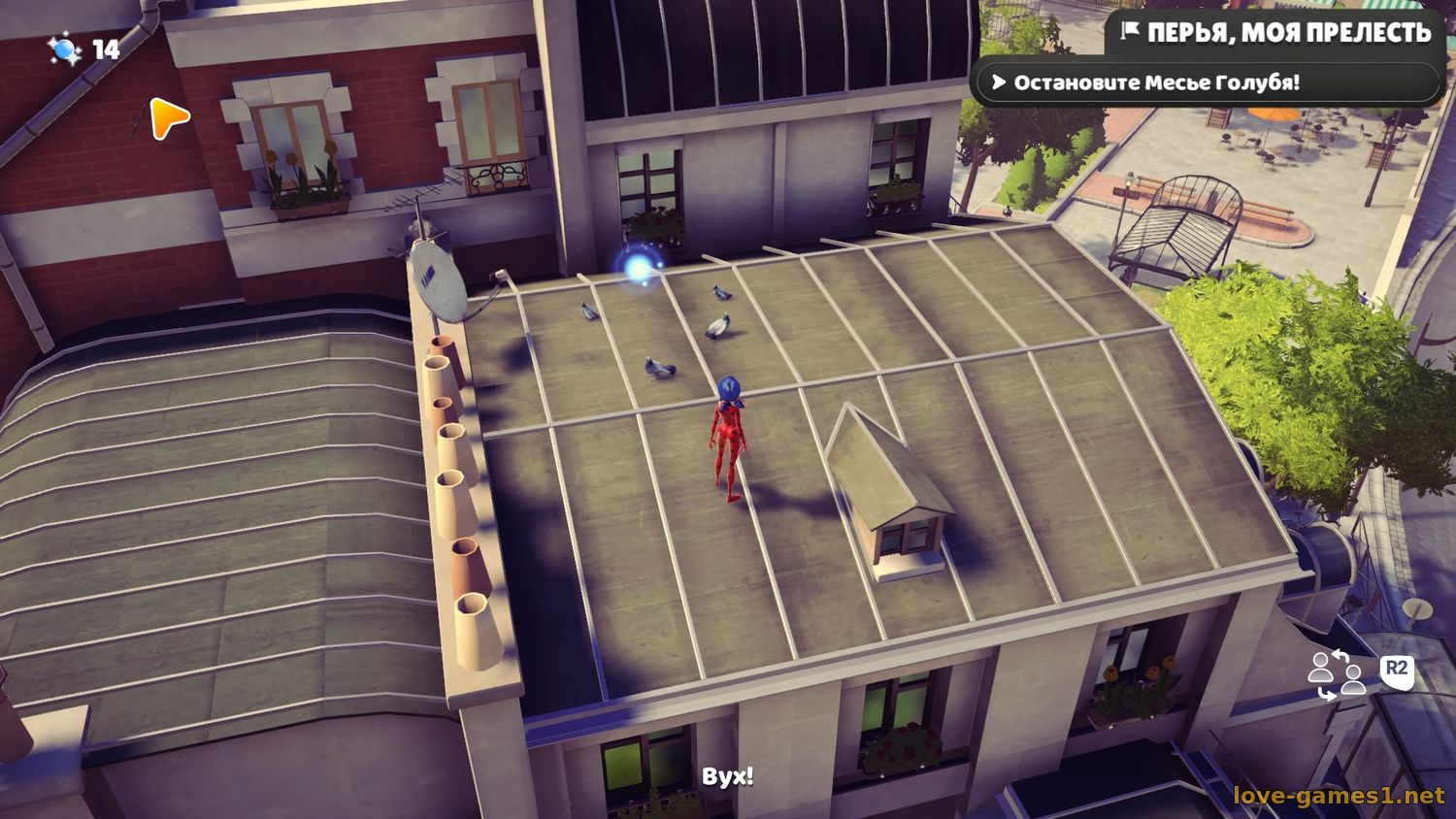This screenshot has width=1456, height=819.
Task: Open the love-games1.net watermark link
Action: [1338, 796]
